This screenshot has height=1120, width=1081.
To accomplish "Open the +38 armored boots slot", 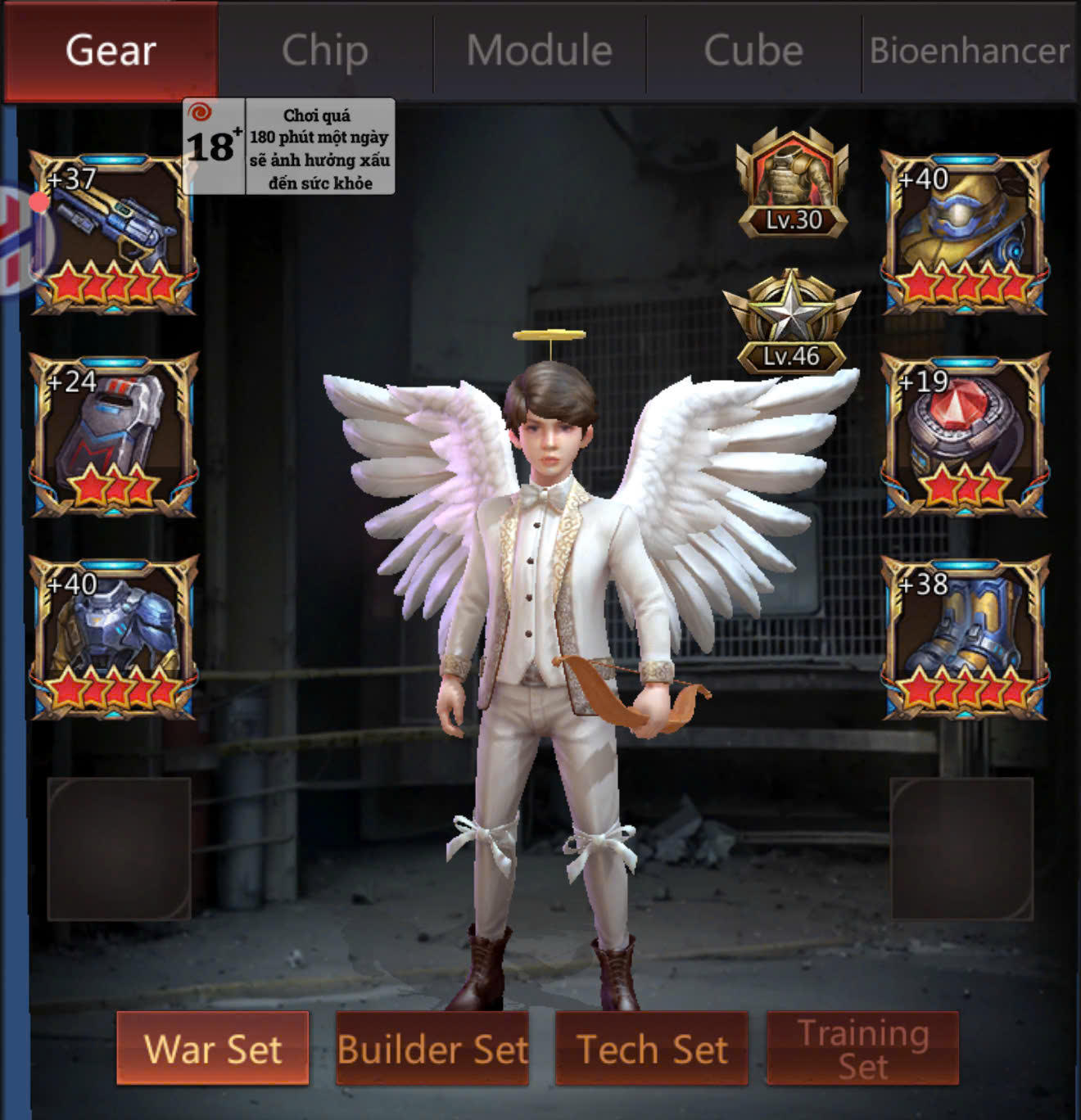I will coord(965,638).
